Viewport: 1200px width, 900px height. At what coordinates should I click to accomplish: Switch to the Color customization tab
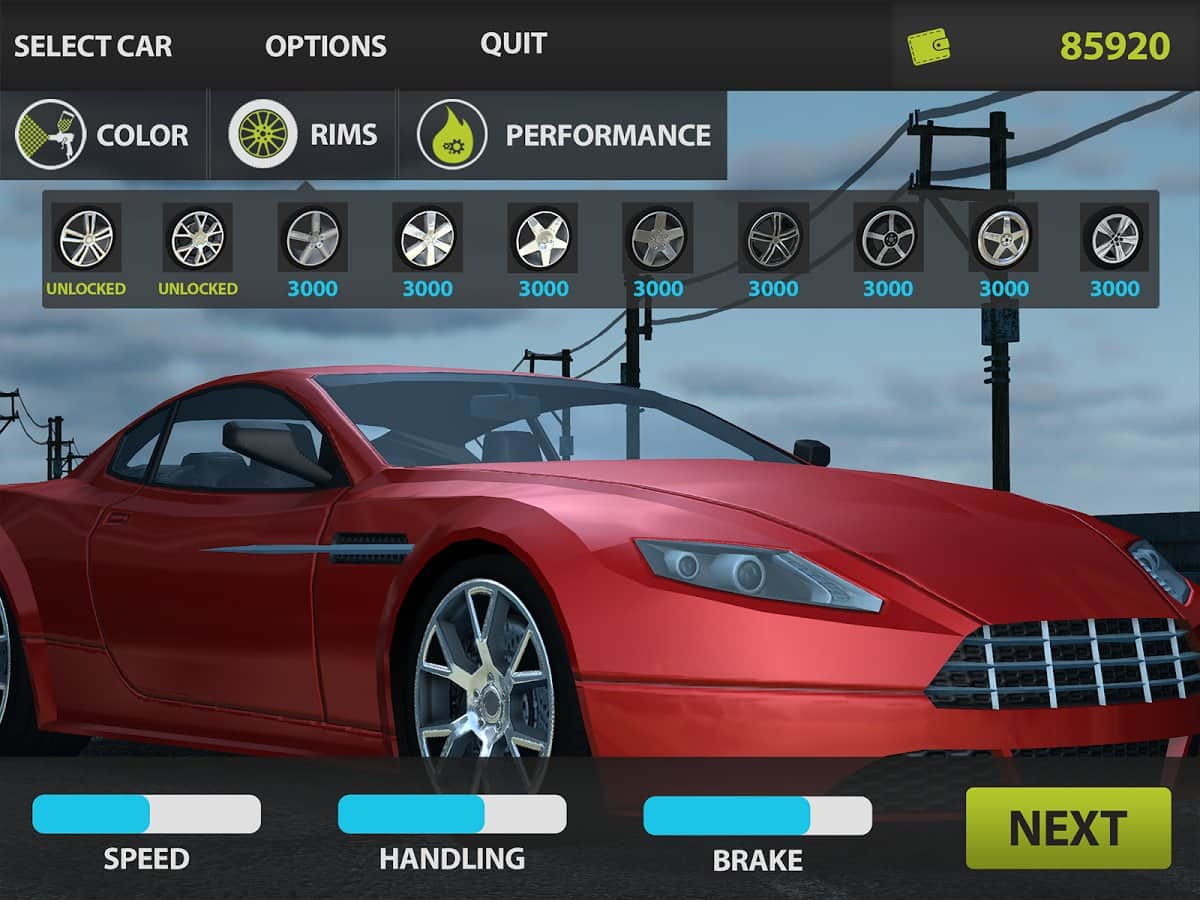tap(103, 135)
